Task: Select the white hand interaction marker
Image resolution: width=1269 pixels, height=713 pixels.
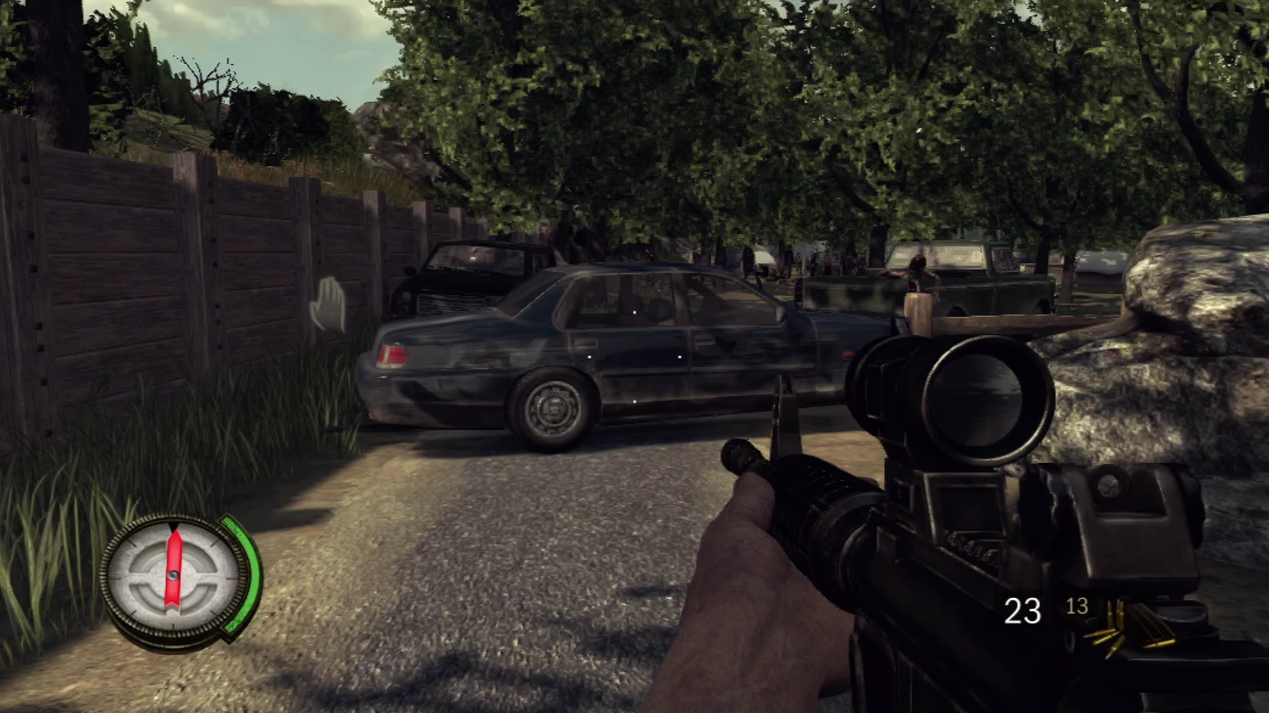Action: click(x=328, y=305)
